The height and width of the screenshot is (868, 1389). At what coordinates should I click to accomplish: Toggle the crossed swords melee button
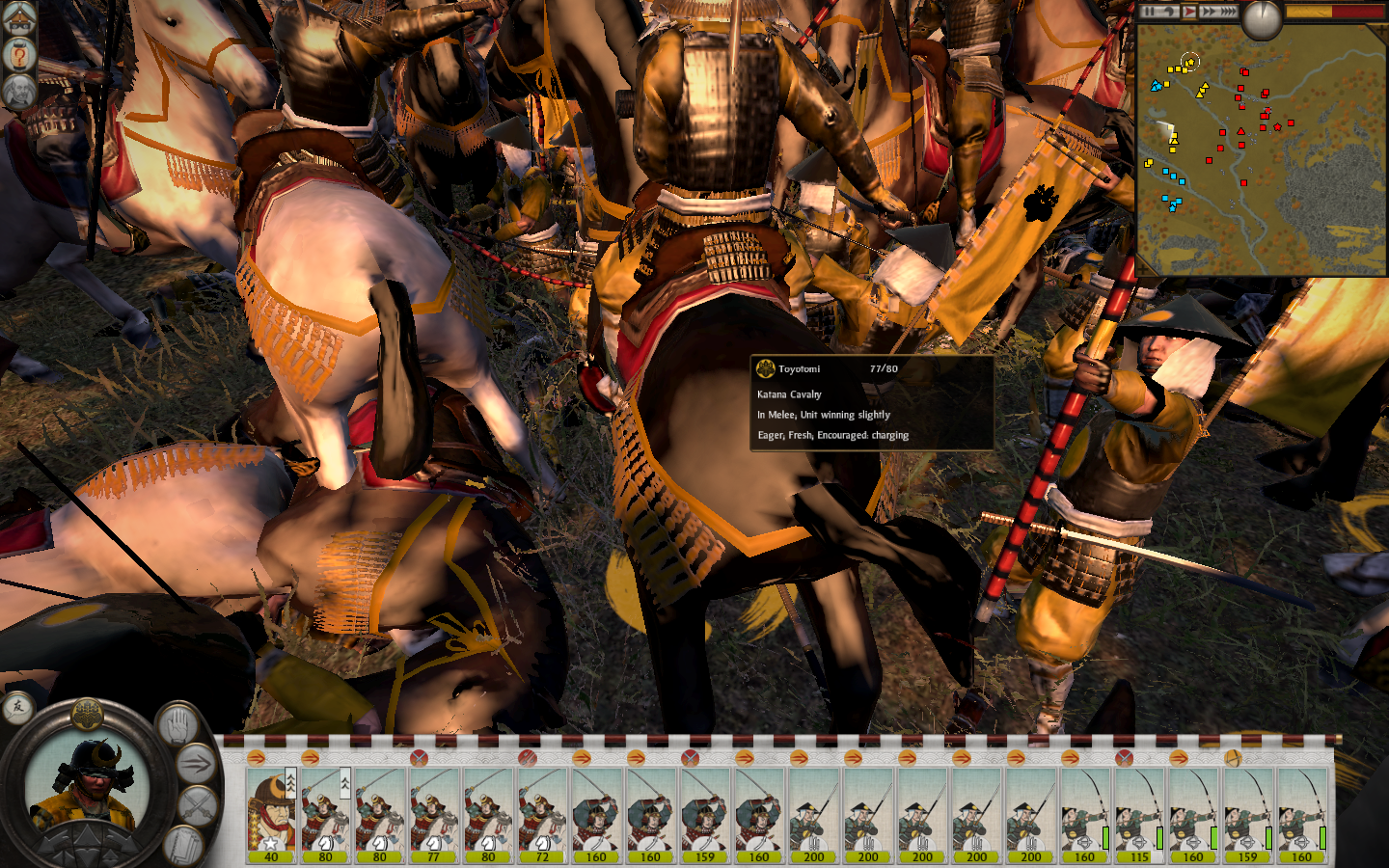pos(198,805)
